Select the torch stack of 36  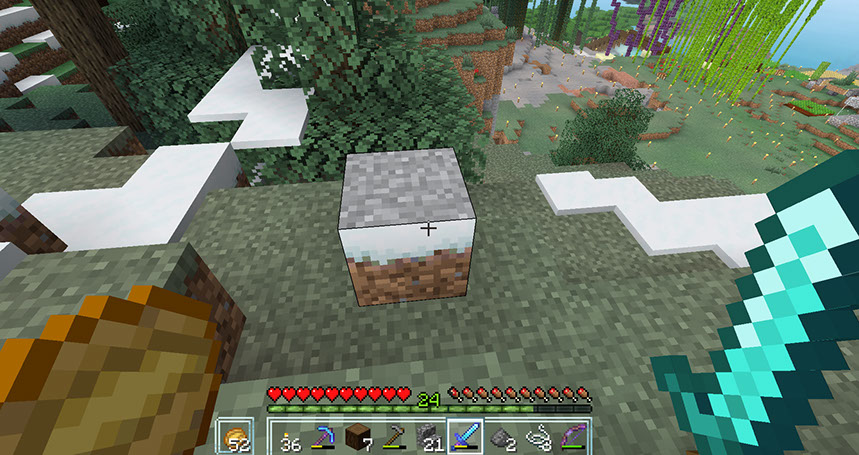click(x=291, y=438)
